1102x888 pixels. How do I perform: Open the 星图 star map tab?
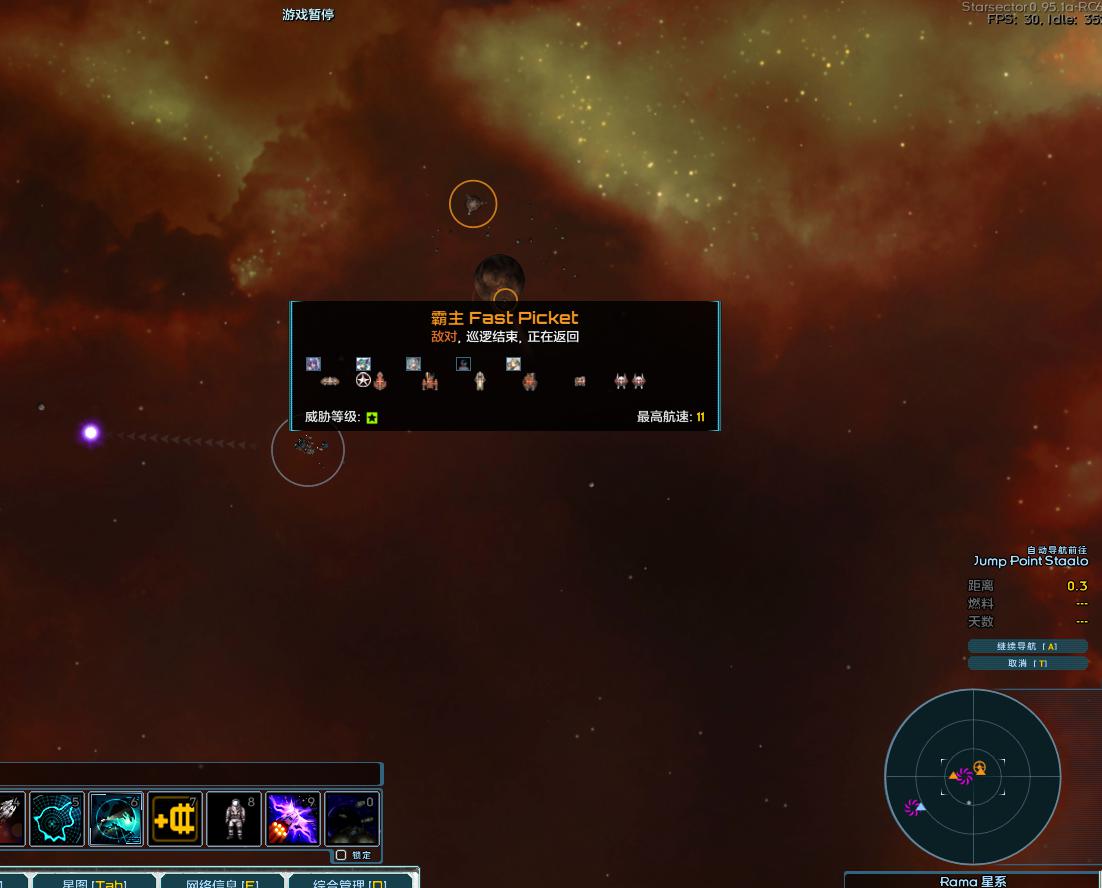point(94,882)
